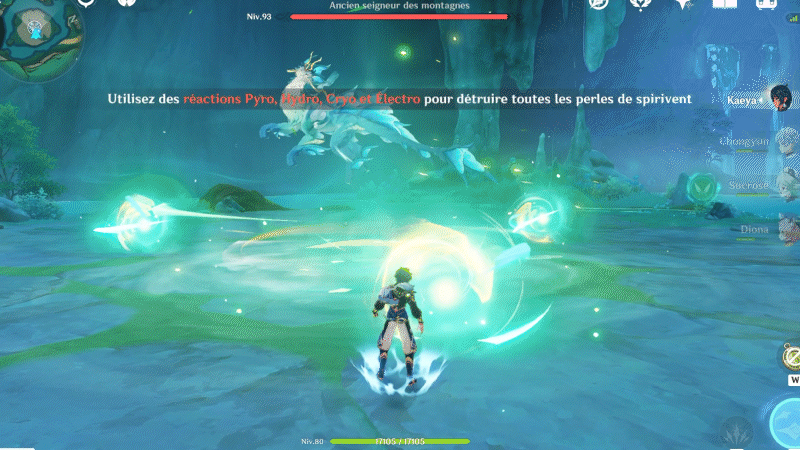The width and height of the screenshot is (800, 450).
Task: Switch to party member Chongyun
Action: tap(778, 143)
